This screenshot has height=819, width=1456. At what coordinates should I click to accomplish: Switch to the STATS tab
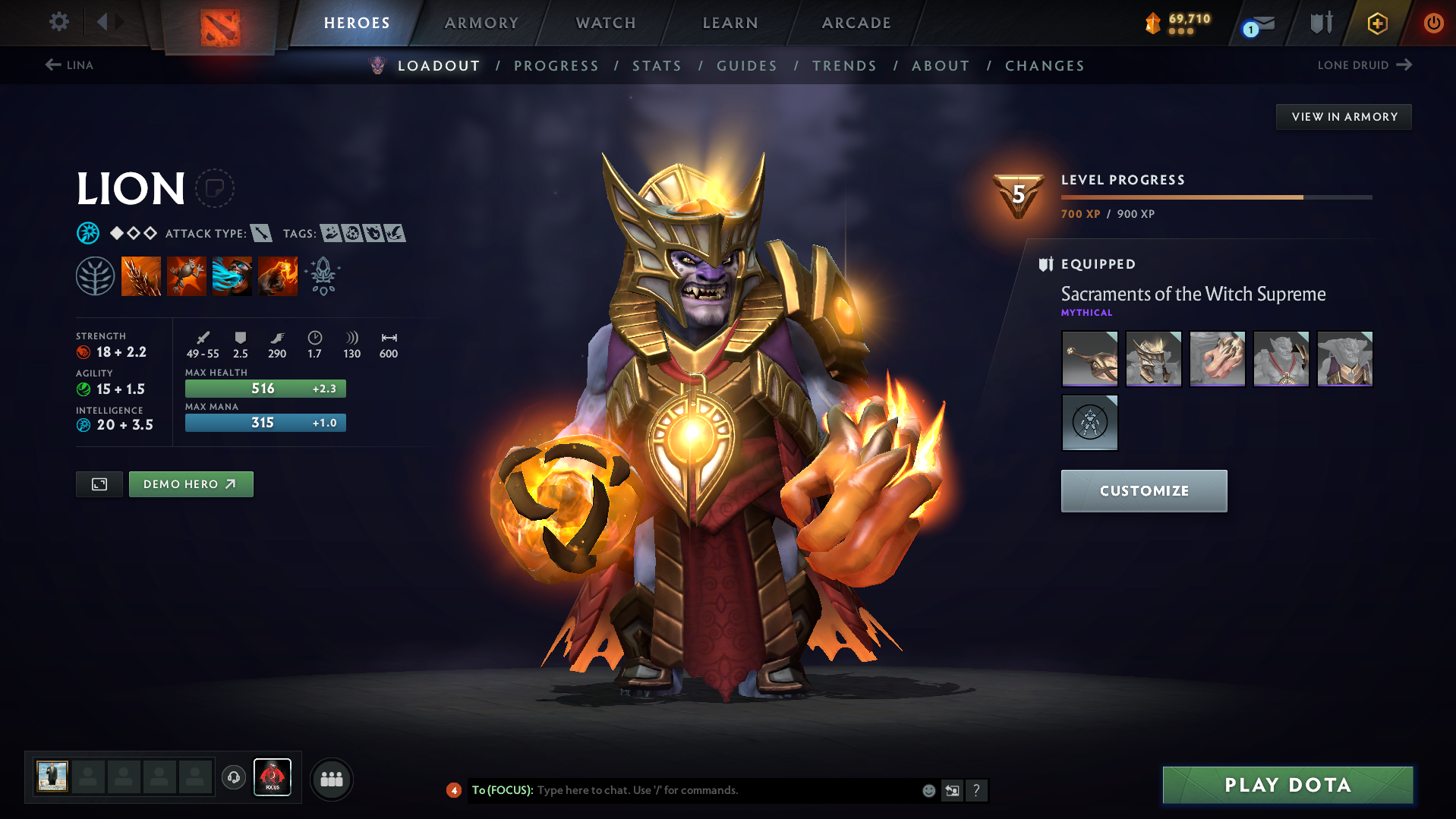[x=657, y=66]
